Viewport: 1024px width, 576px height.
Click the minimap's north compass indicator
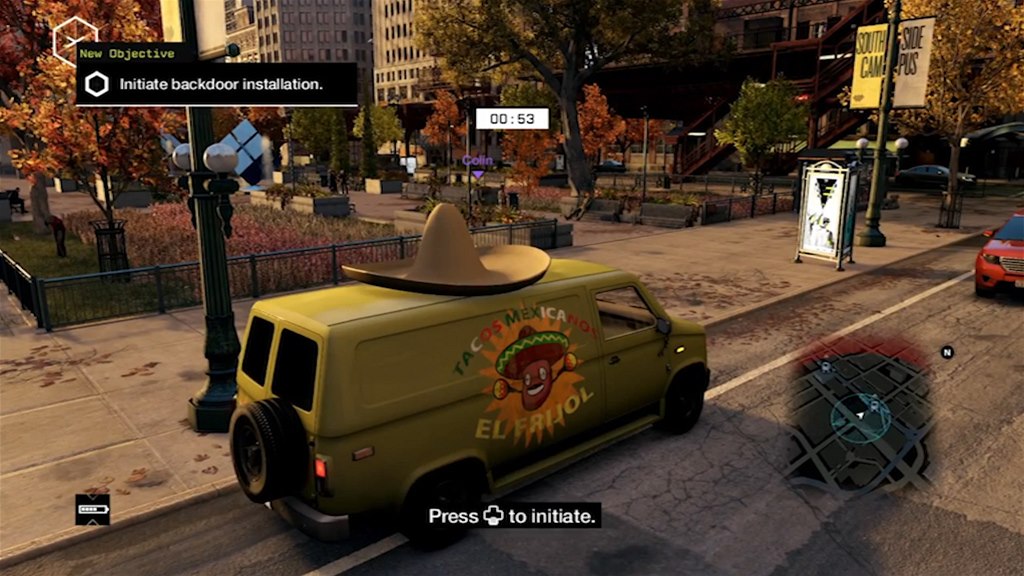[947, 352]
